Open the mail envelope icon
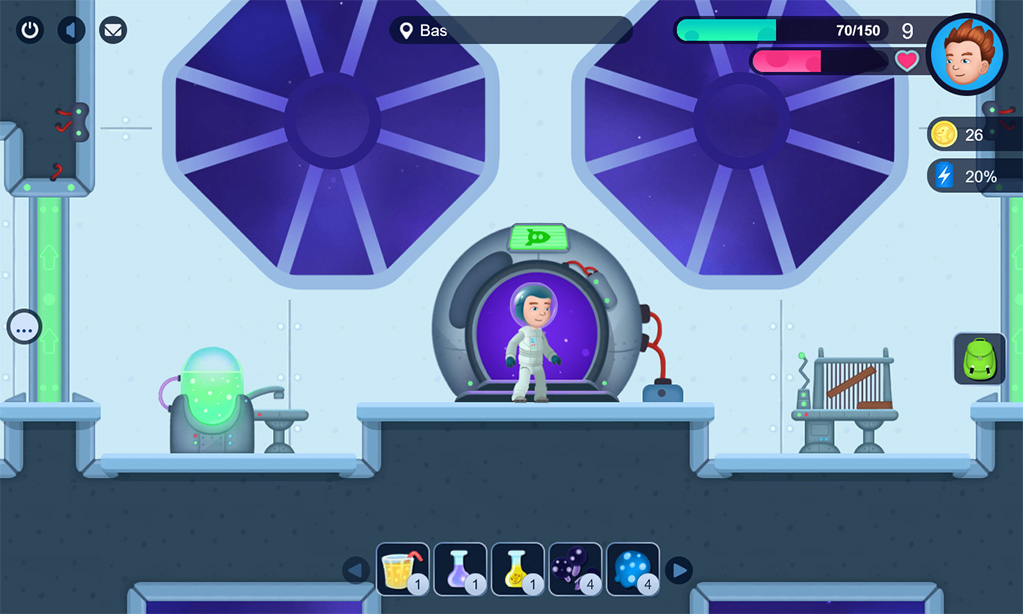 (x=113, y=29)
